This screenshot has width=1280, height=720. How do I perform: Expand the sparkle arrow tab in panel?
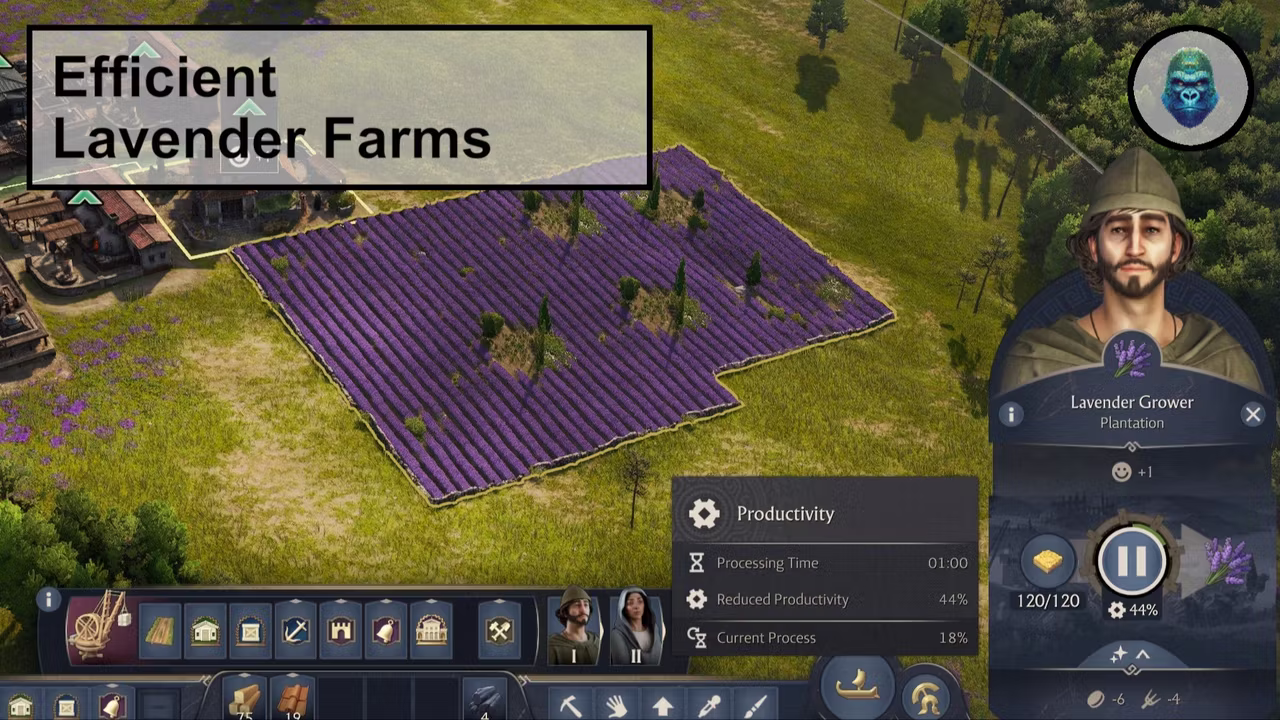click(x=1130, y=654)
